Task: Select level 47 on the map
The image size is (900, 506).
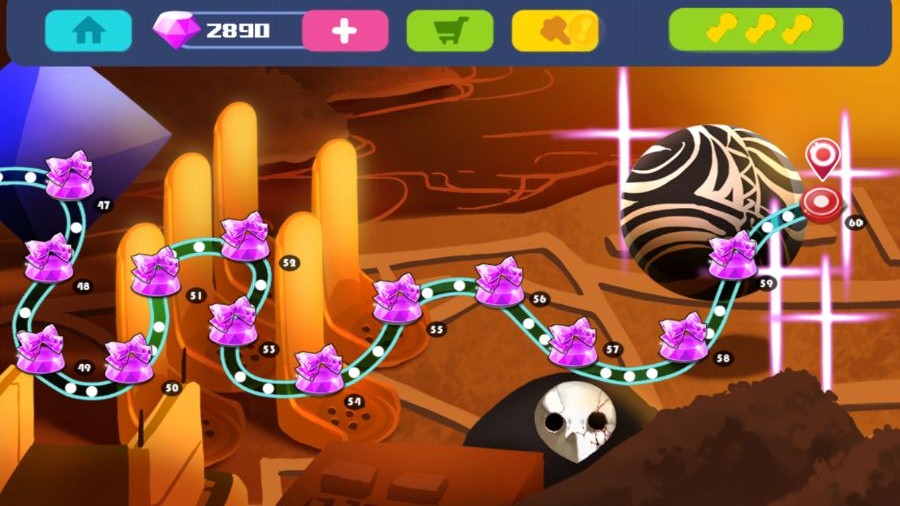Action: pos(70,175)
